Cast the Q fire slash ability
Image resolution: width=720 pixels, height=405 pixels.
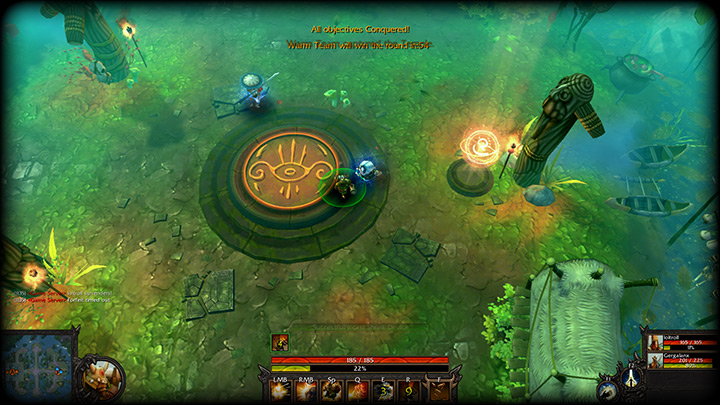pos(358,391)
